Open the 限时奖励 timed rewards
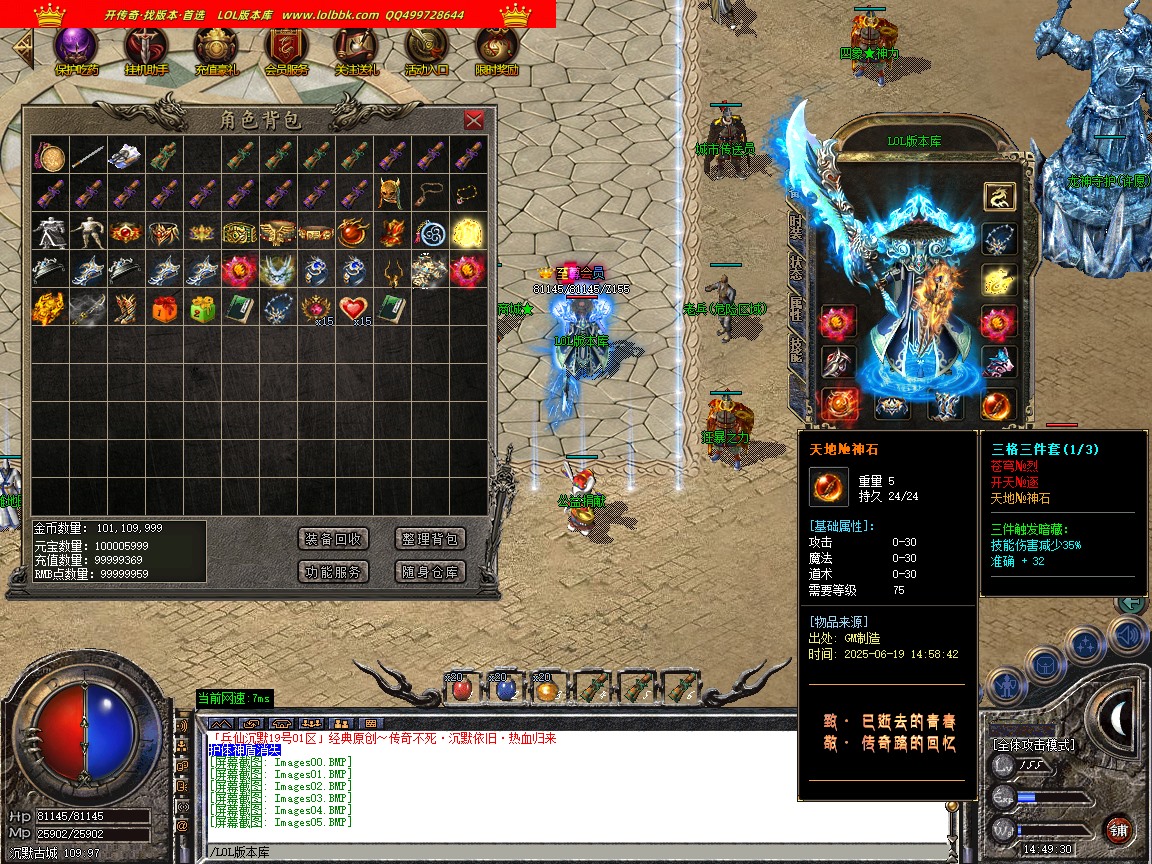This screenshot has height=864, width=1152. [x=496, y=49]
